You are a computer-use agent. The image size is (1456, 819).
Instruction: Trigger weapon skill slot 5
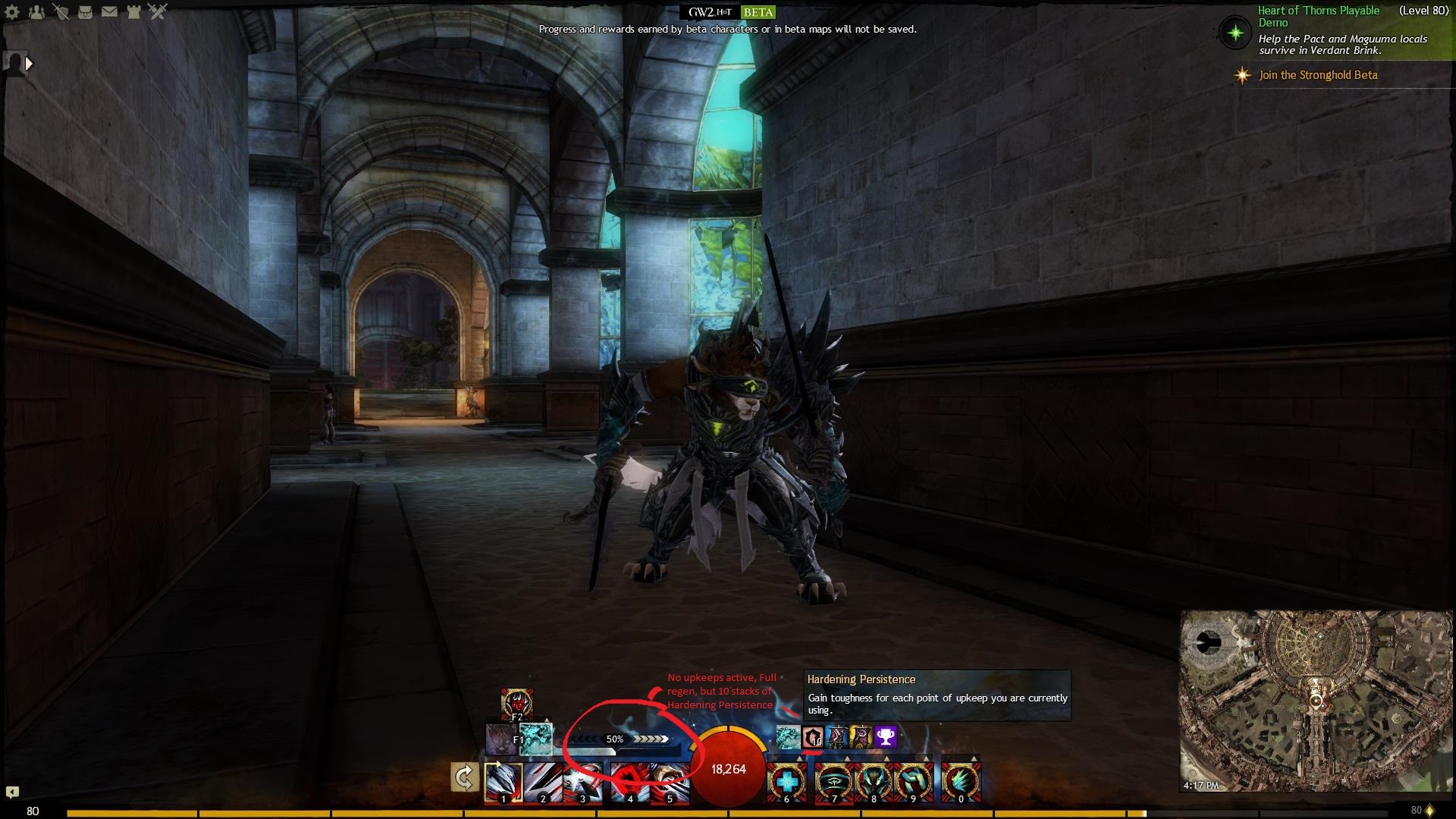click(669, 782)
